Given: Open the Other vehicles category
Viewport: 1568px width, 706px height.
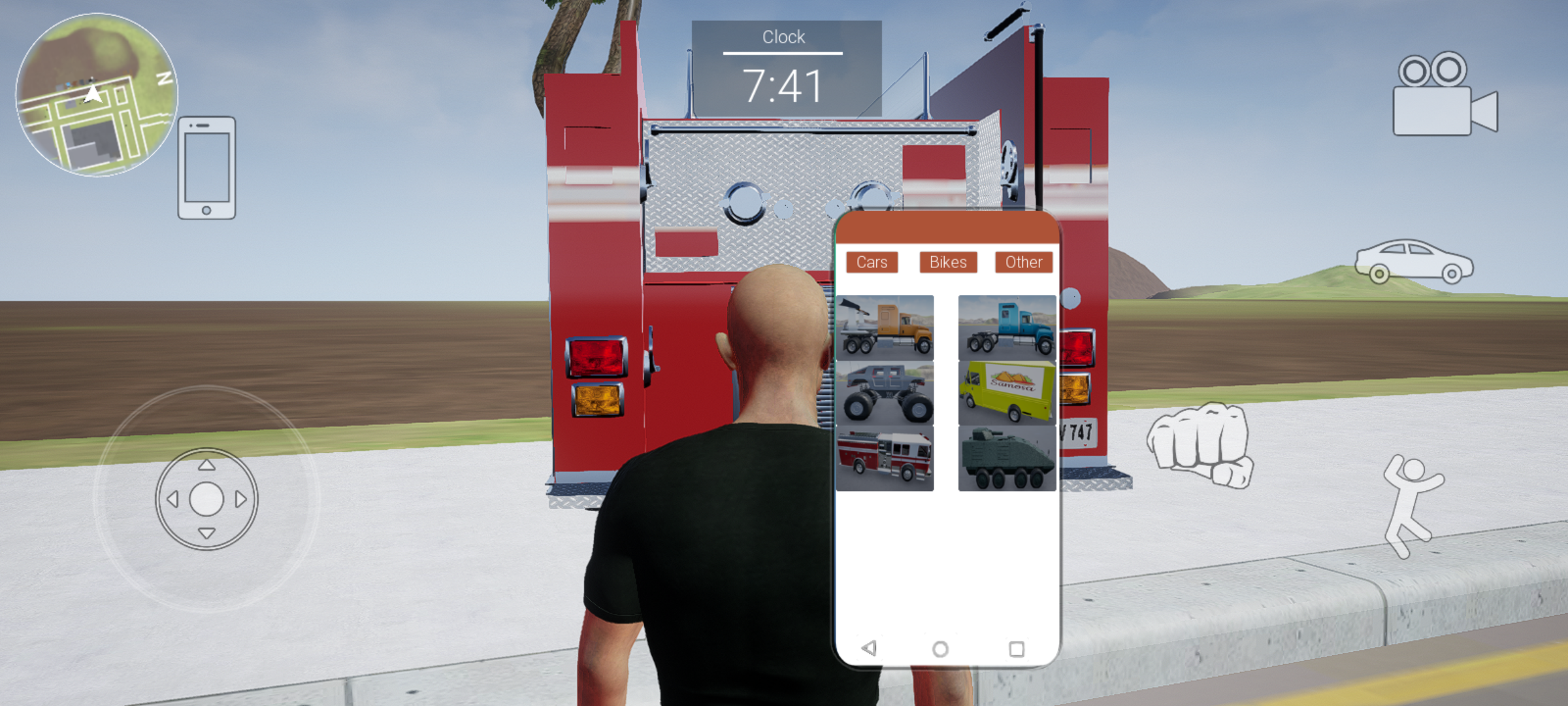Looking at the screenshot, I should coord(1022,263).
